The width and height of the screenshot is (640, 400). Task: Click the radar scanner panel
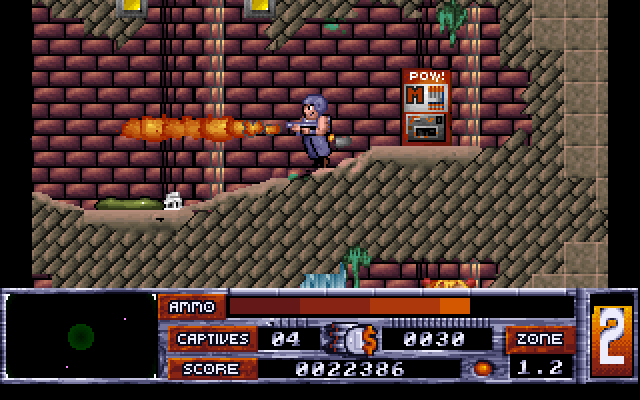point(81,336)
